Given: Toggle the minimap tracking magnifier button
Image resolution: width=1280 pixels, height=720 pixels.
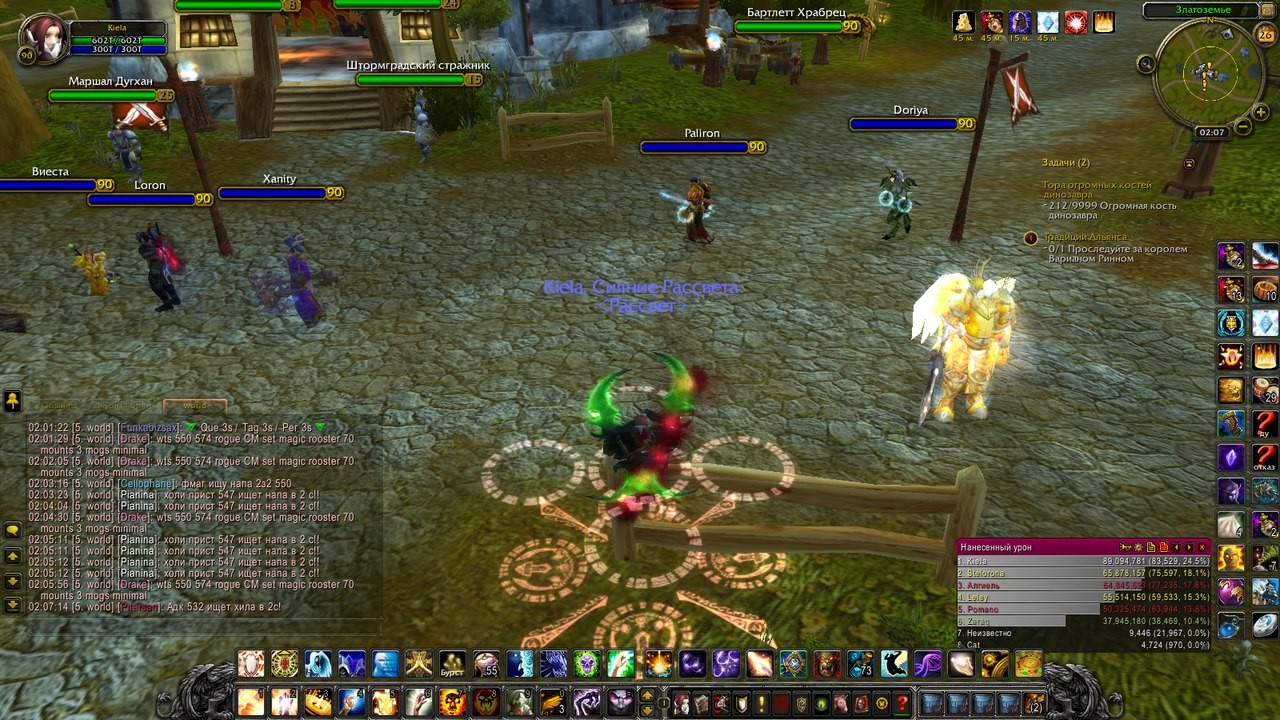Looking at the screenshot, I should point(1146,64).
